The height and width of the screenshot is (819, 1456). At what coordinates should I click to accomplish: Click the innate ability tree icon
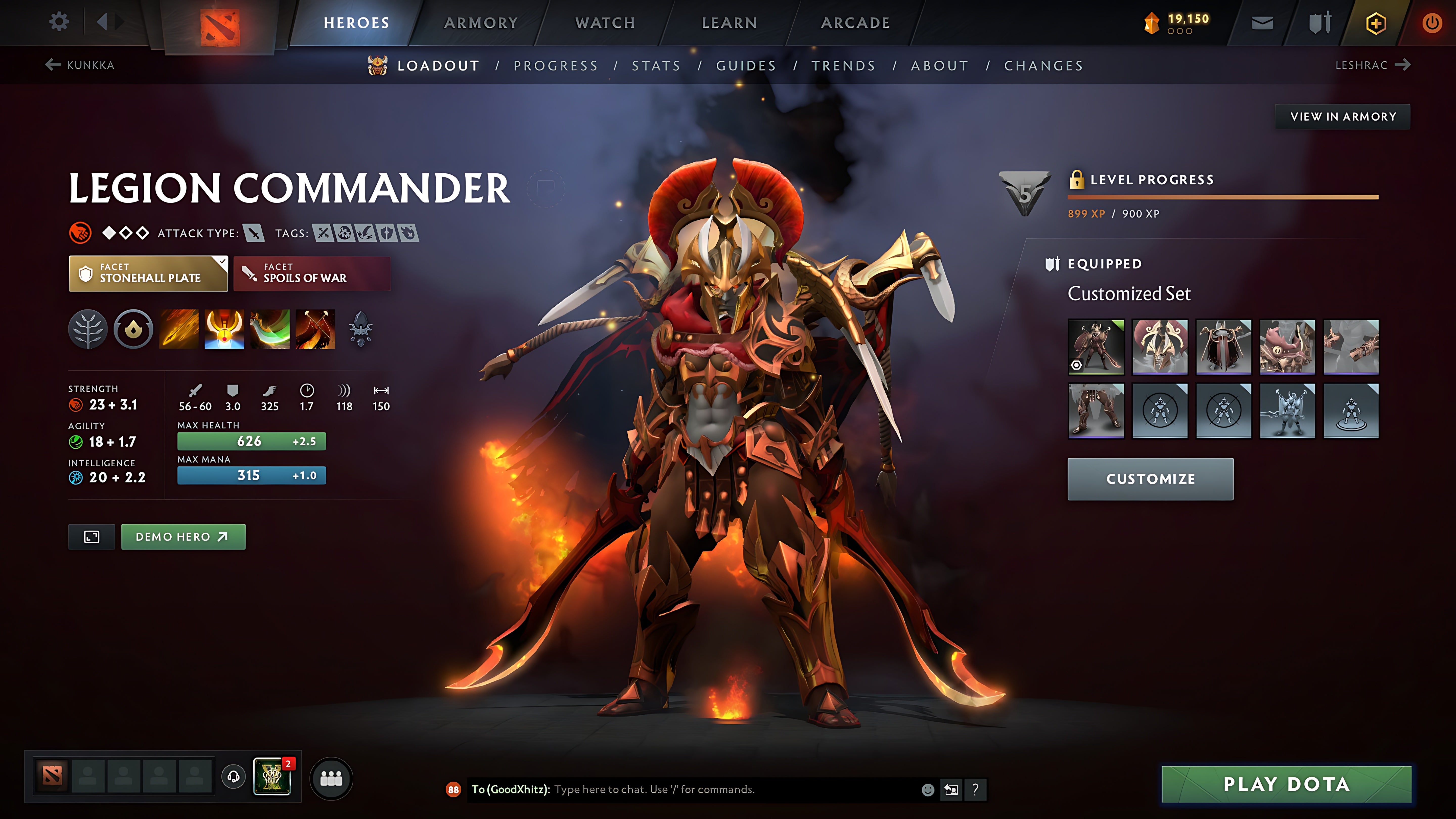(88, 330)
